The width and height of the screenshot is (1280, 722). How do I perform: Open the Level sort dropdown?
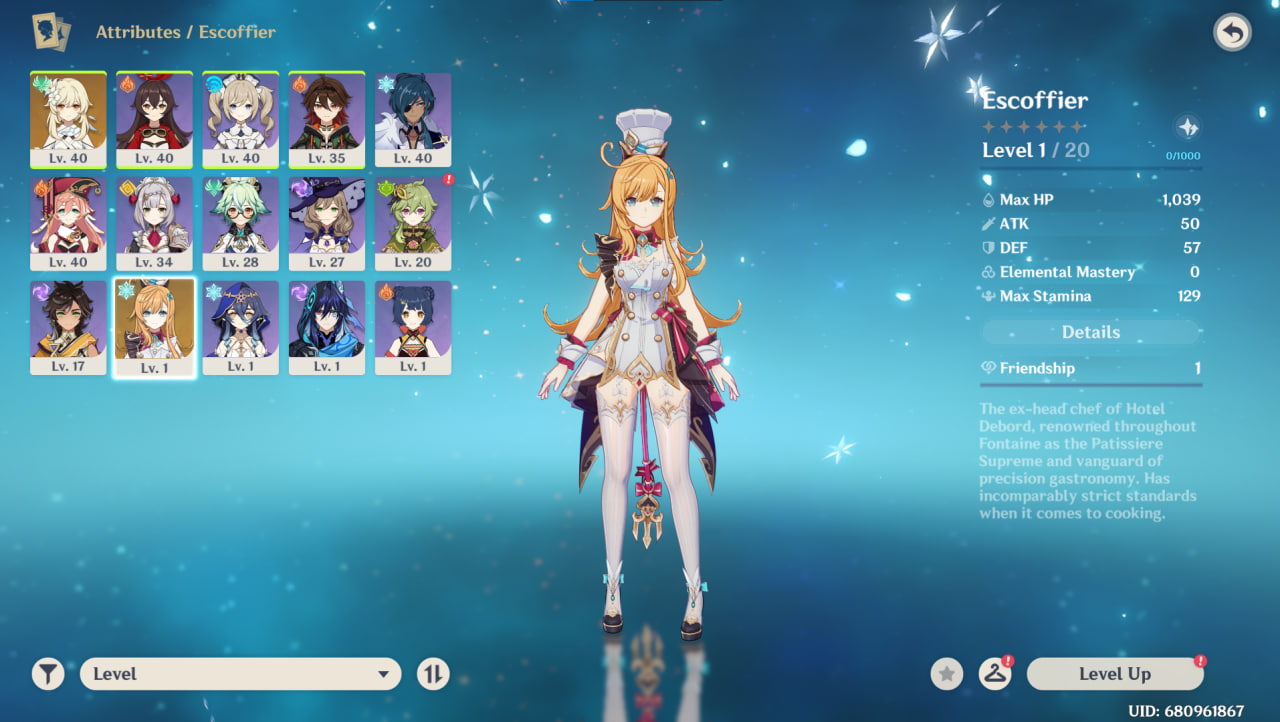(x=240, y=674)
